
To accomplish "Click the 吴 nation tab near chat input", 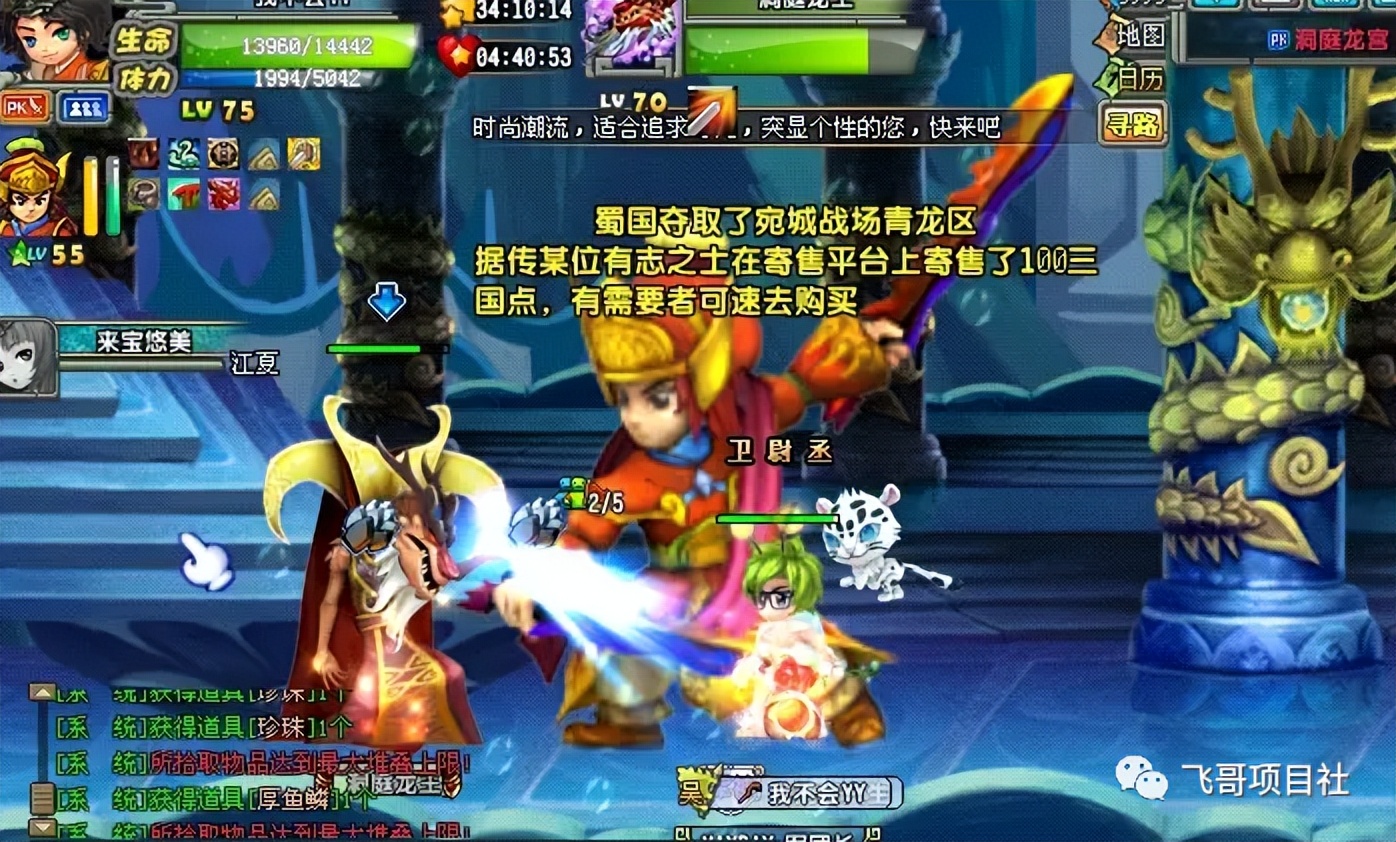I will point(693,790).
